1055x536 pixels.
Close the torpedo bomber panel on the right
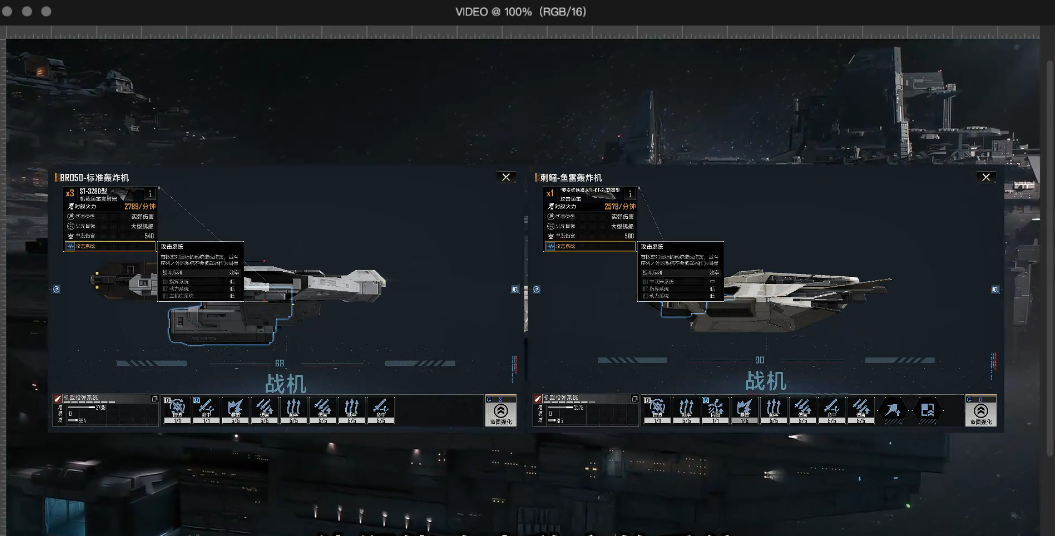986,177
